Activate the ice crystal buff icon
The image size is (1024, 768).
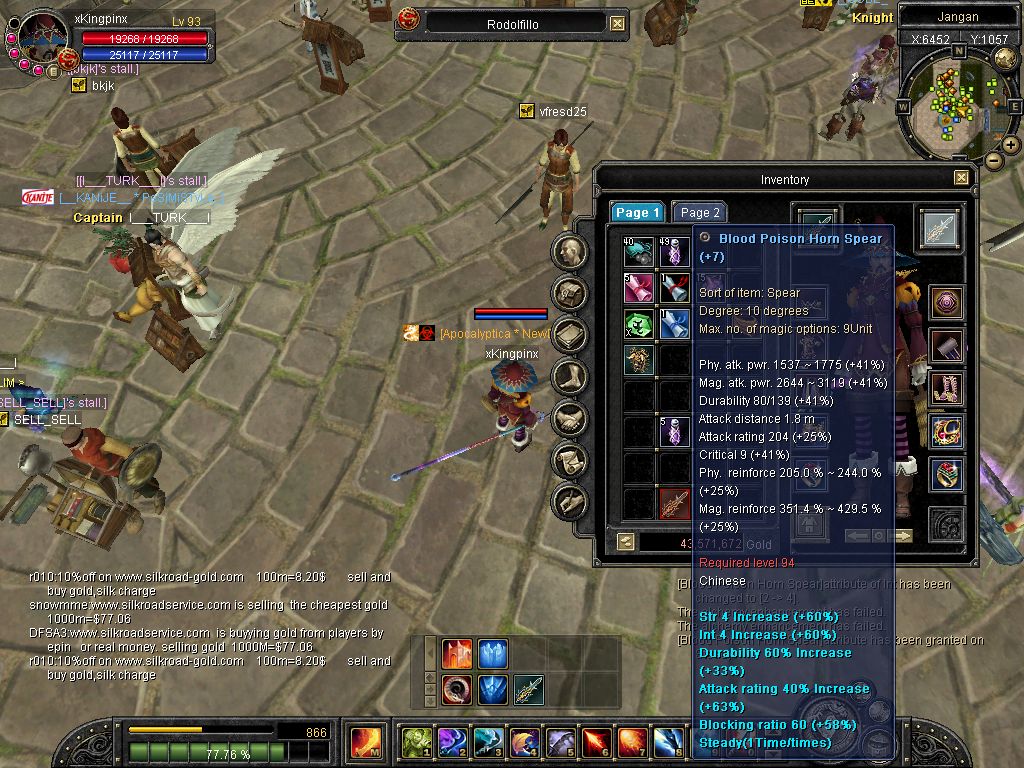click(492, 654)
